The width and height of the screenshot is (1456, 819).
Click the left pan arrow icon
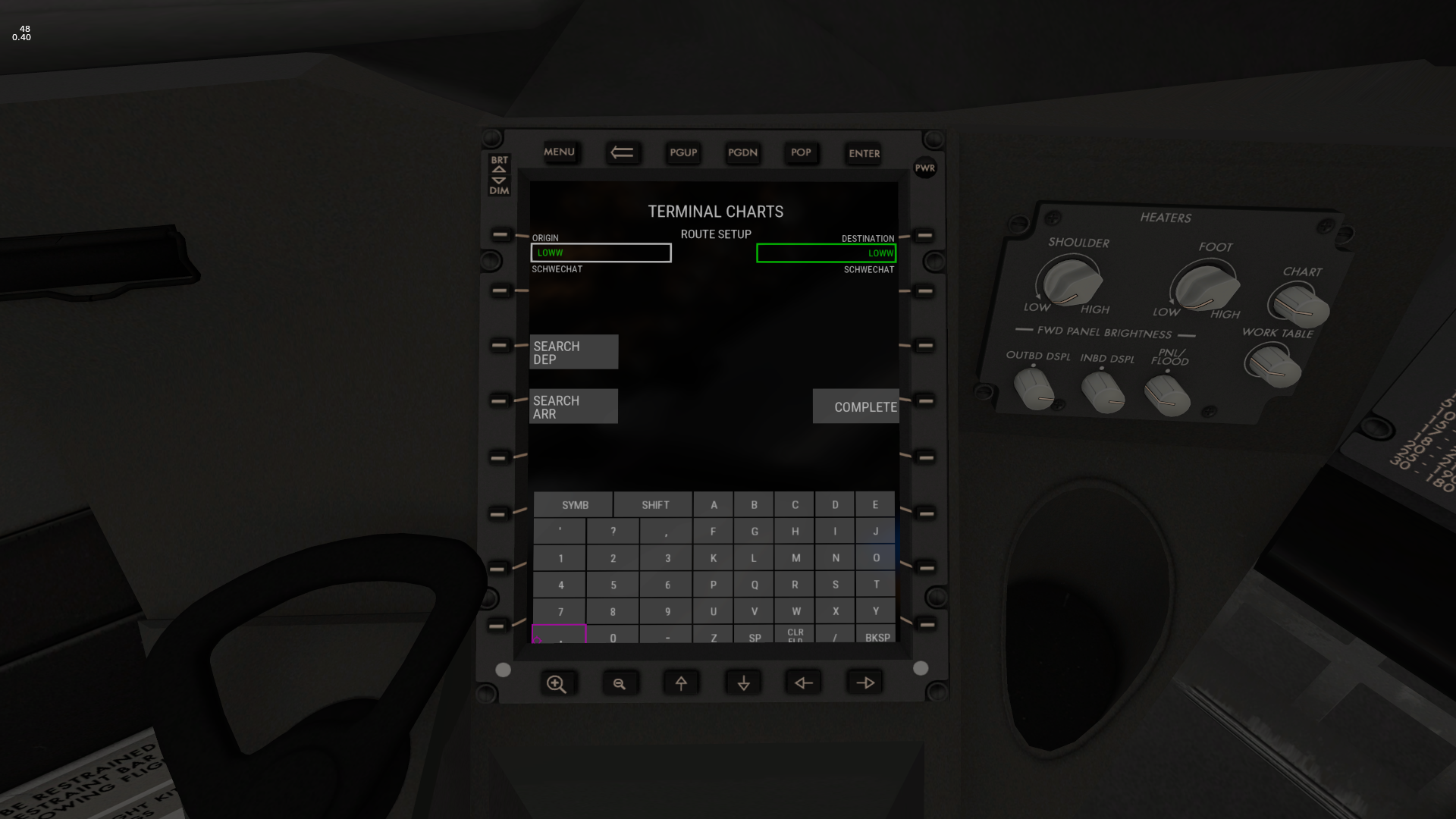(x=803, y=682)
